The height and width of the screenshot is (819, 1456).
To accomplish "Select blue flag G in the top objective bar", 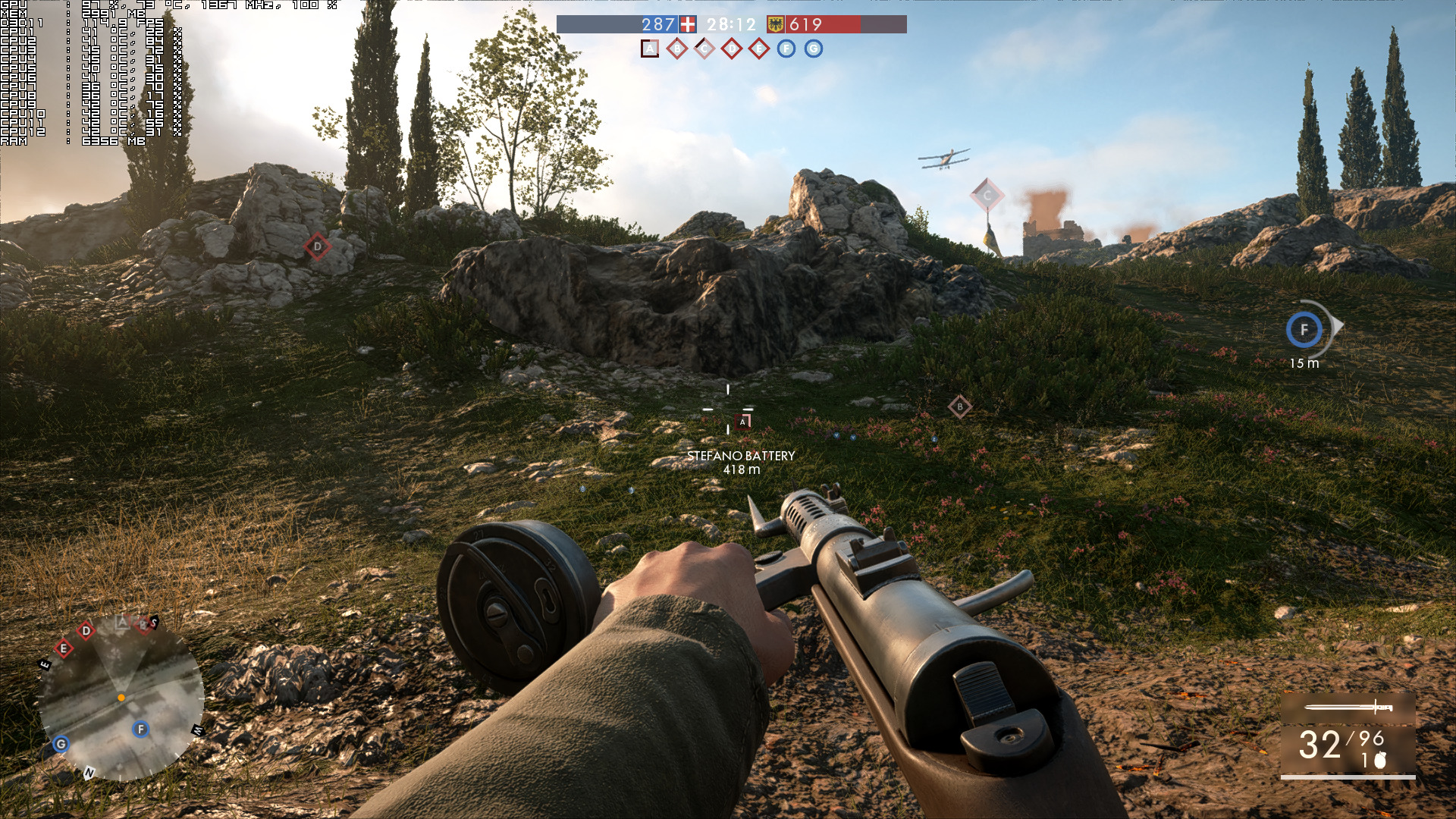I will (814, 49).
